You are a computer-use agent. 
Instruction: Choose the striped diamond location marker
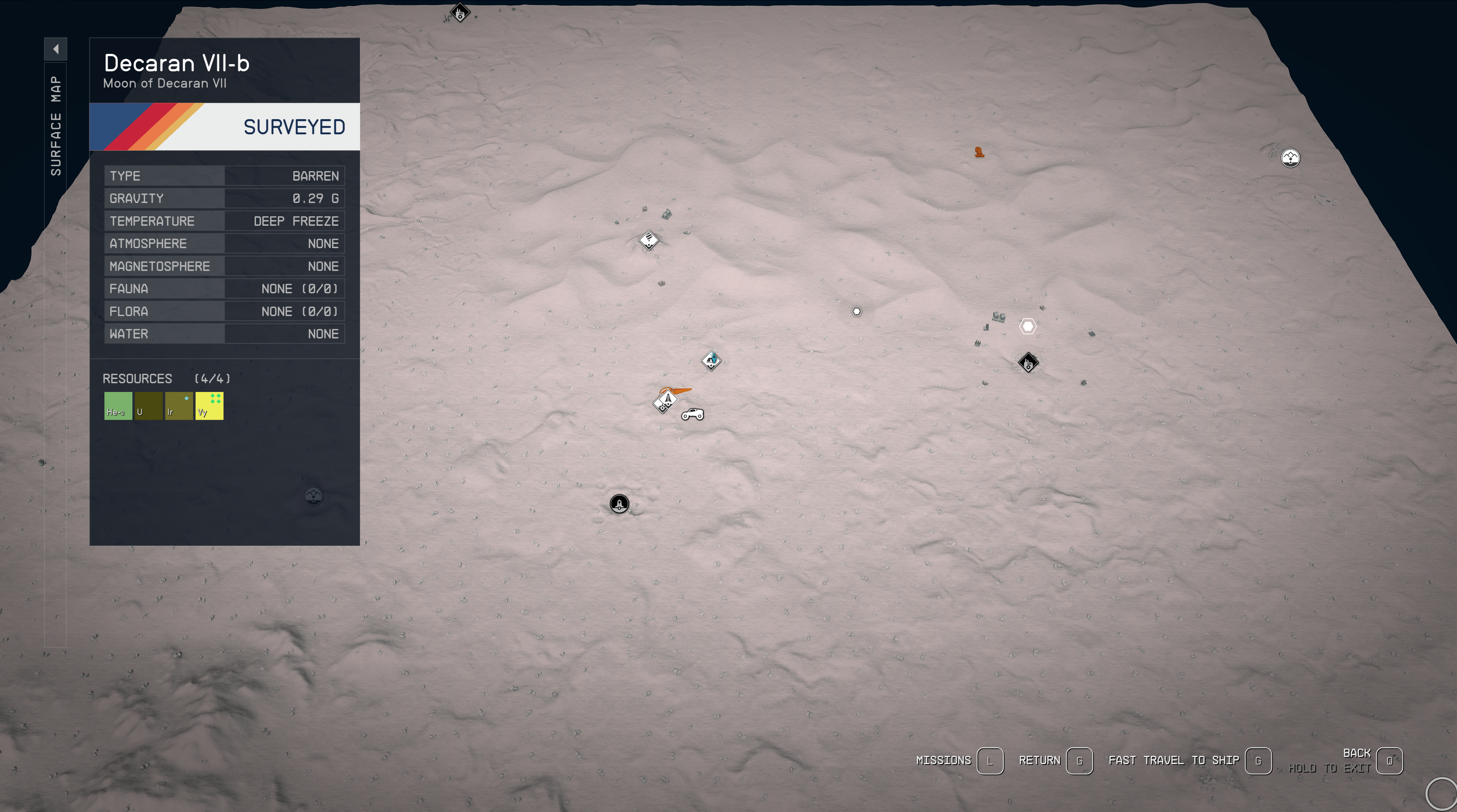click(649, 240)
